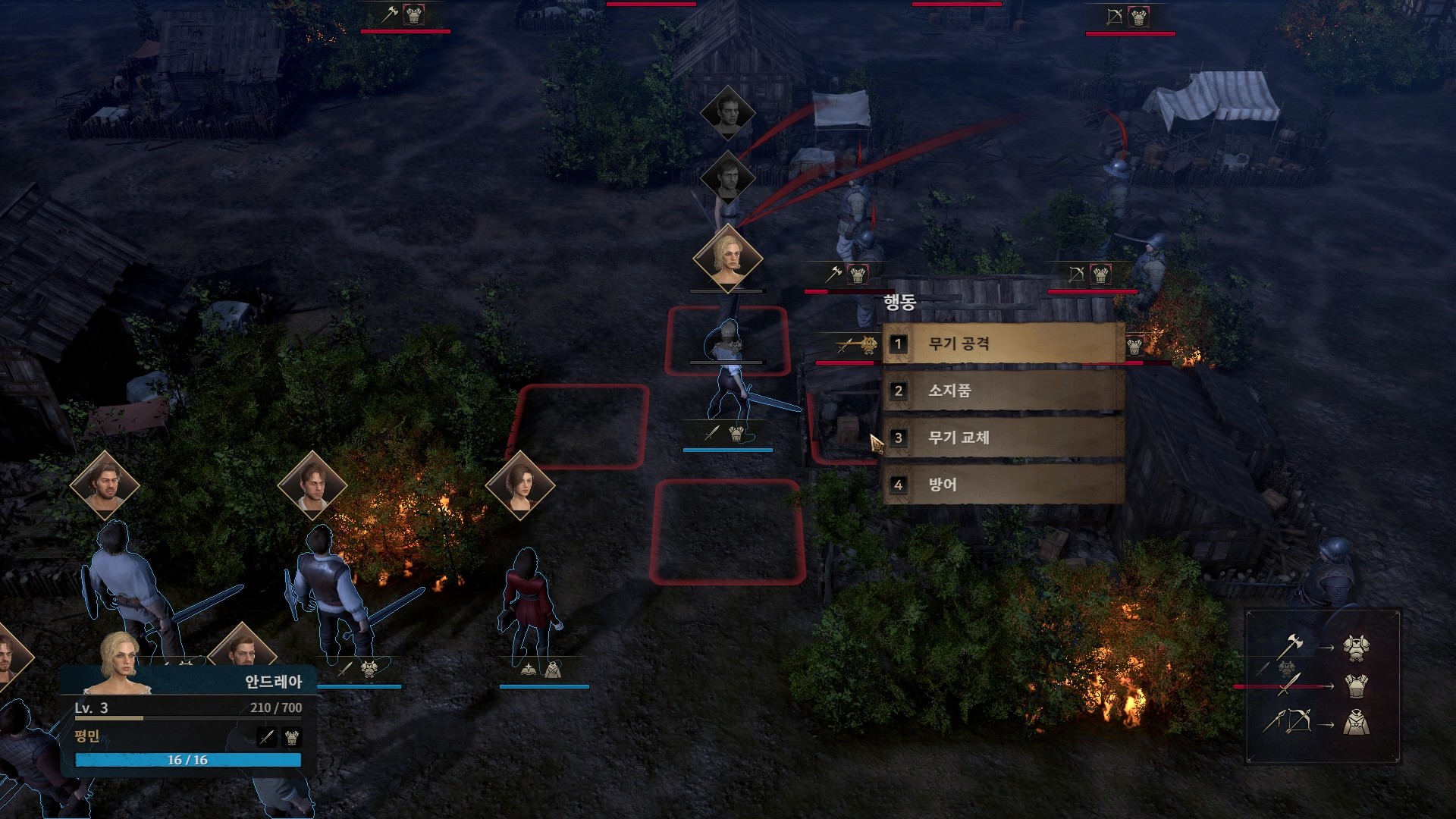Select the 무기 교체 weapon swap option
This screenshot has height=819, width=1456.
click(x=1003, y=438)
